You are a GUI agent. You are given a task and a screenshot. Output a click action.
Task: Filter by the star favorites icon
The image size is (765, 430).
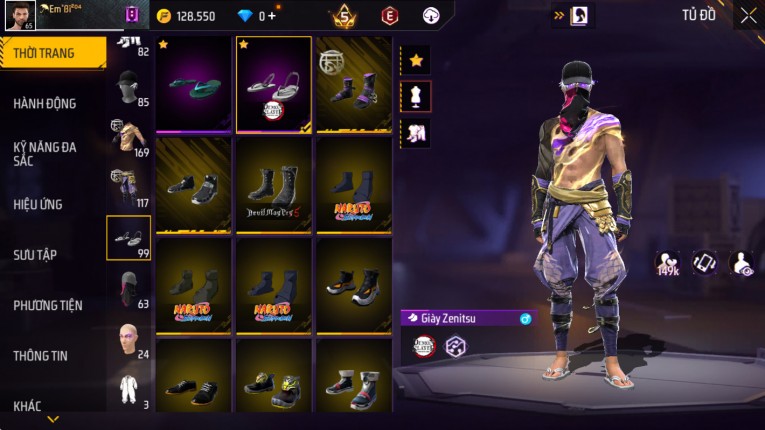416,60
